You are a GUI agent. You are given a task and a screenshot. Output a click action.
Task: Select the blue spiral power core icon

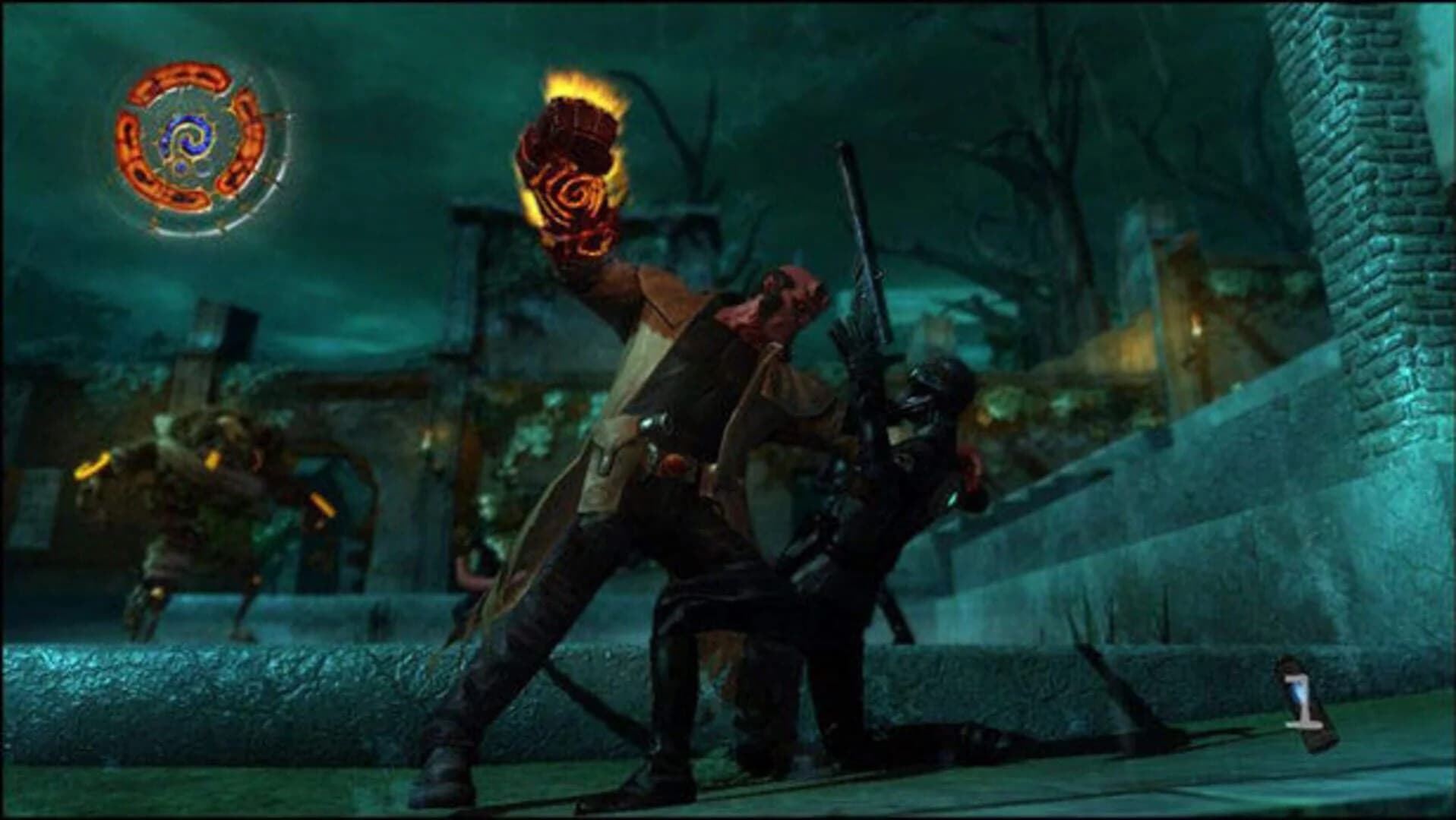190,137
